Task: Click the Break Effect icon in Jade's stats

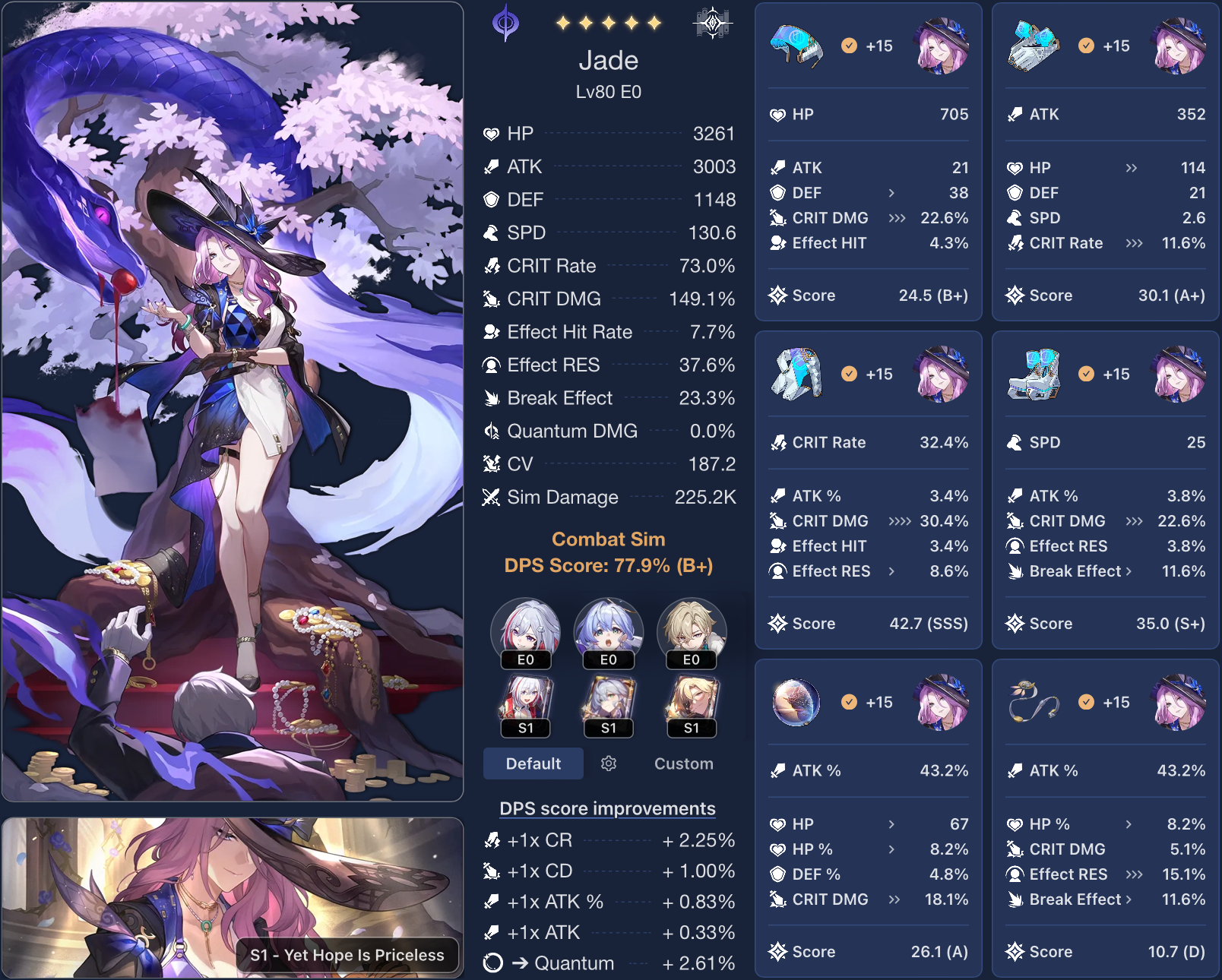Action: pyautogui.click(x=491, y=397)
